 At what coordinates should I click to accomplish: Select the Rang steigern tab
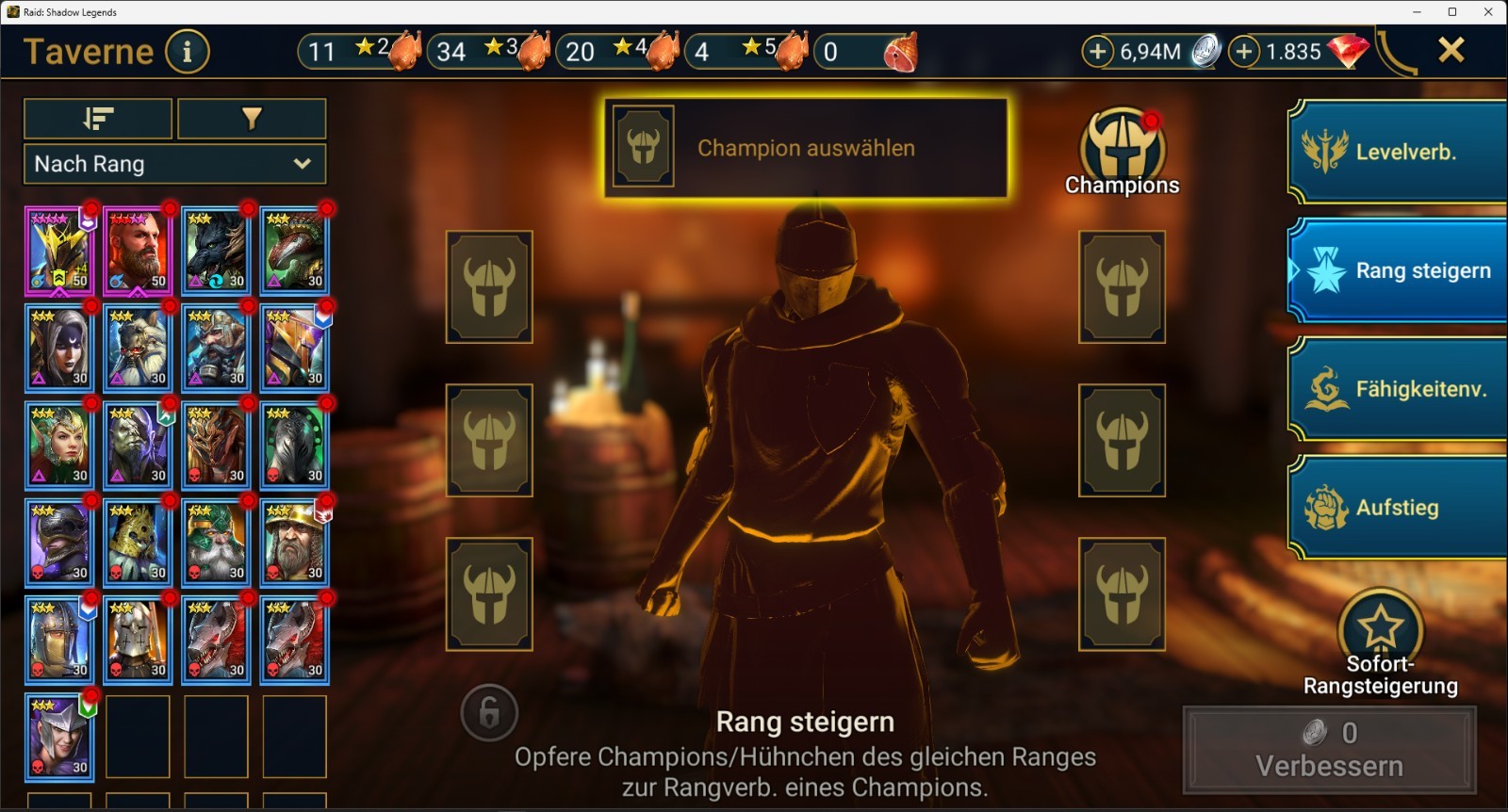tap(1398, 270)
